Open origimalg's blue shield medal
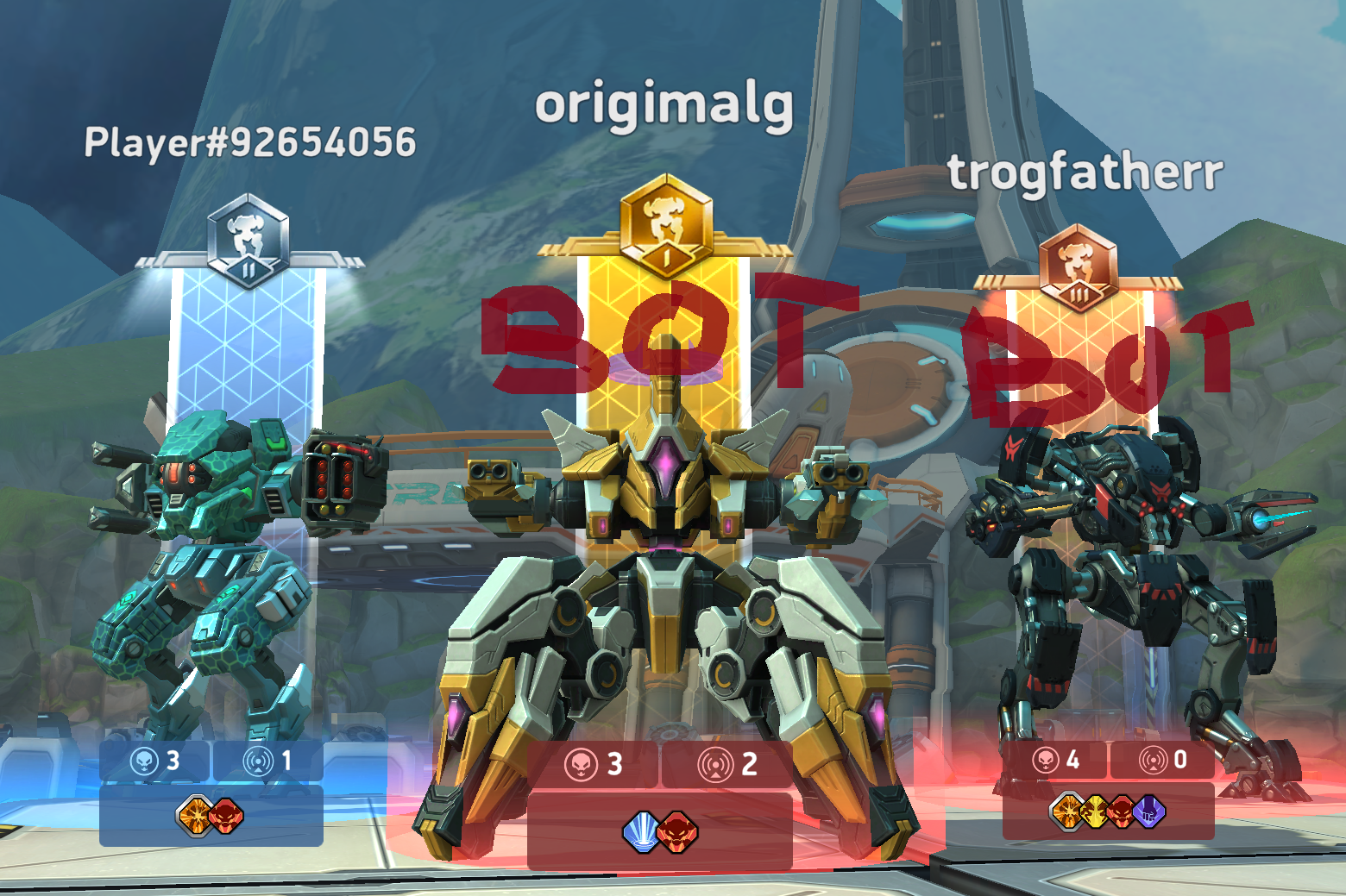This screenshot has height=896, width=1346. tap(641, 832)
